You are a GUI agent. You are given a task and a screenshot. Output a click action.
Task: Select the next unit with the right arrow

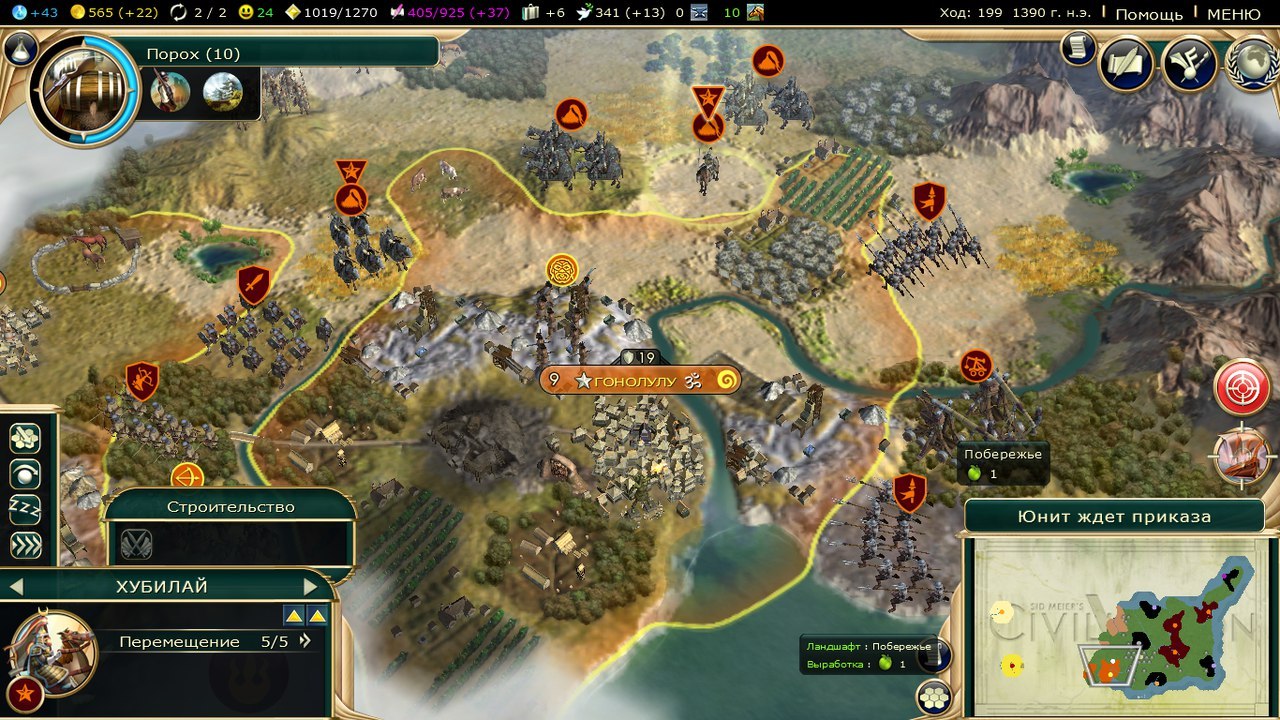pyautogui.click(x=310, y=587)
